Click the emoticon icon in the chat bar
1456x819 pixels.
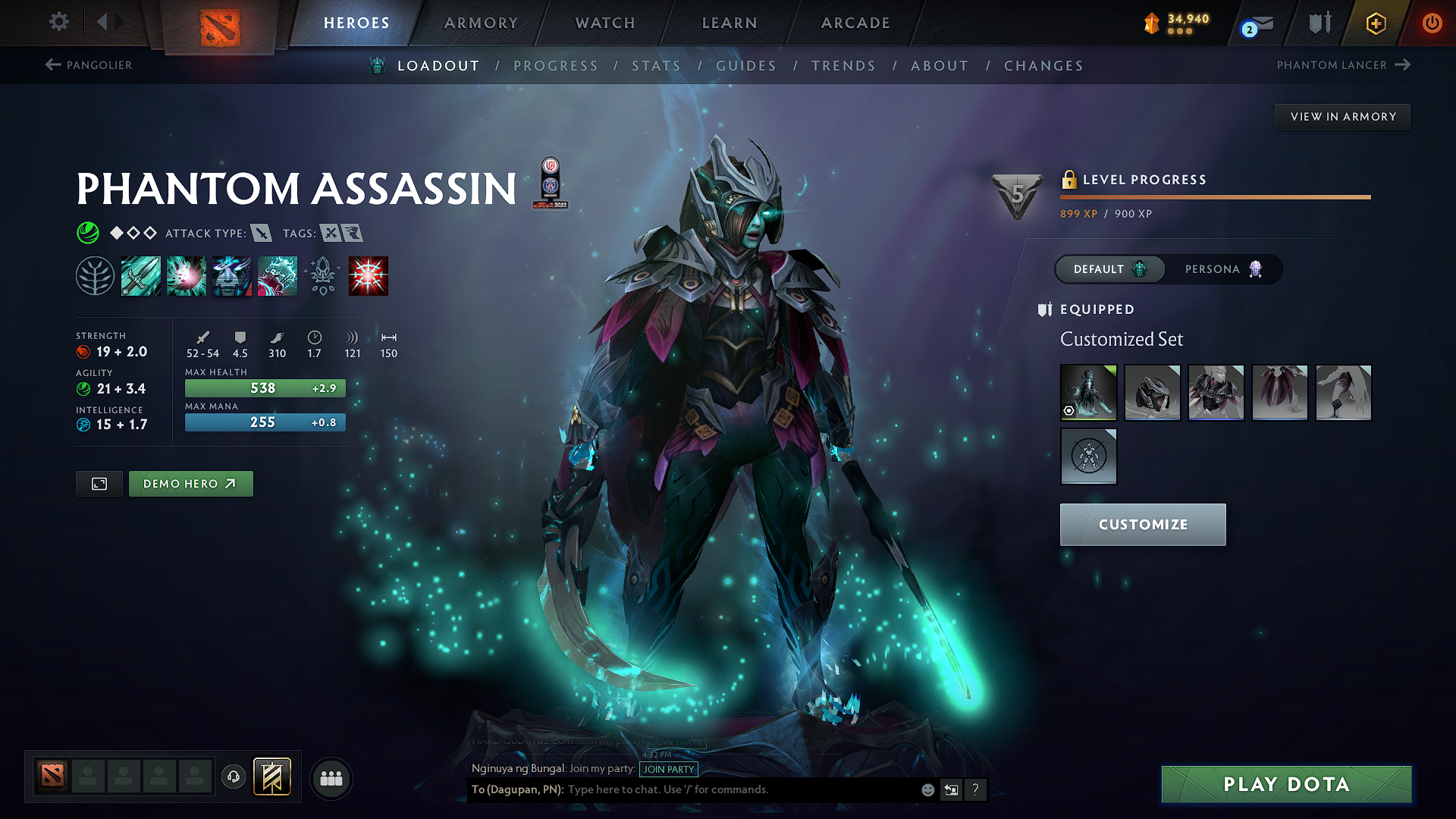point(927,789)
